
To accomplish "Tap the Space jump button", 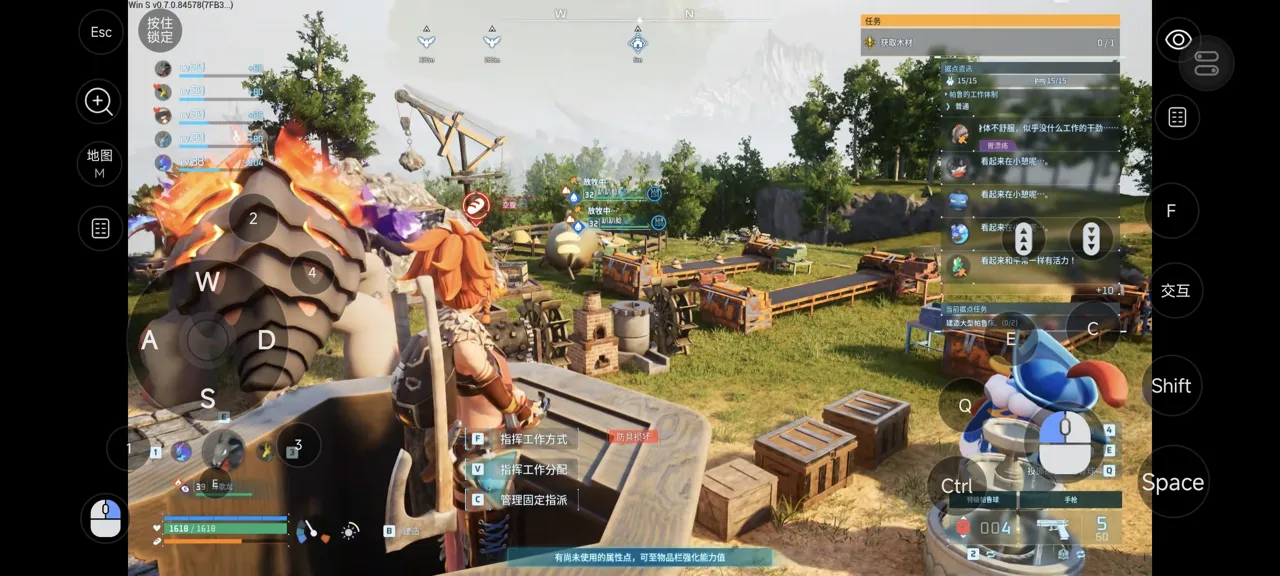I will pyautogui.click(x=1172, y=483).
